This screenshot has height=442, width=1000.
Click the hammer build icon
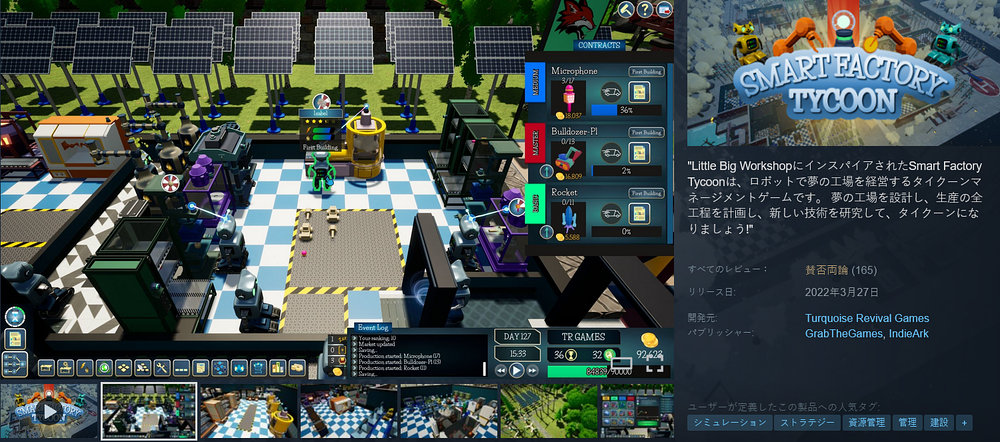627,9
